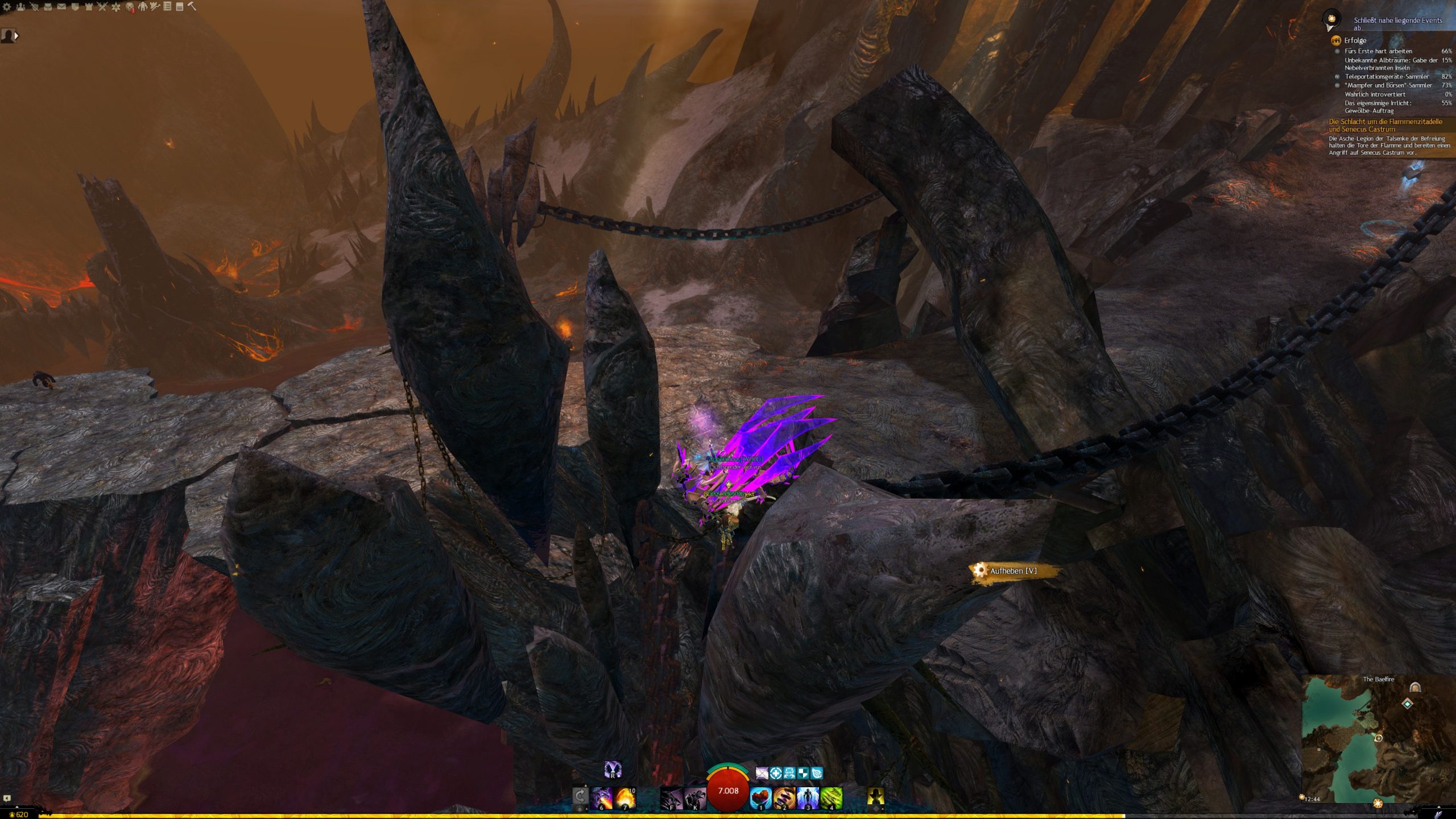The width and height of the screenshot is (1456, 819).
Task: Click the yellow mount icon on skill bar
Action: click(875, 798)
